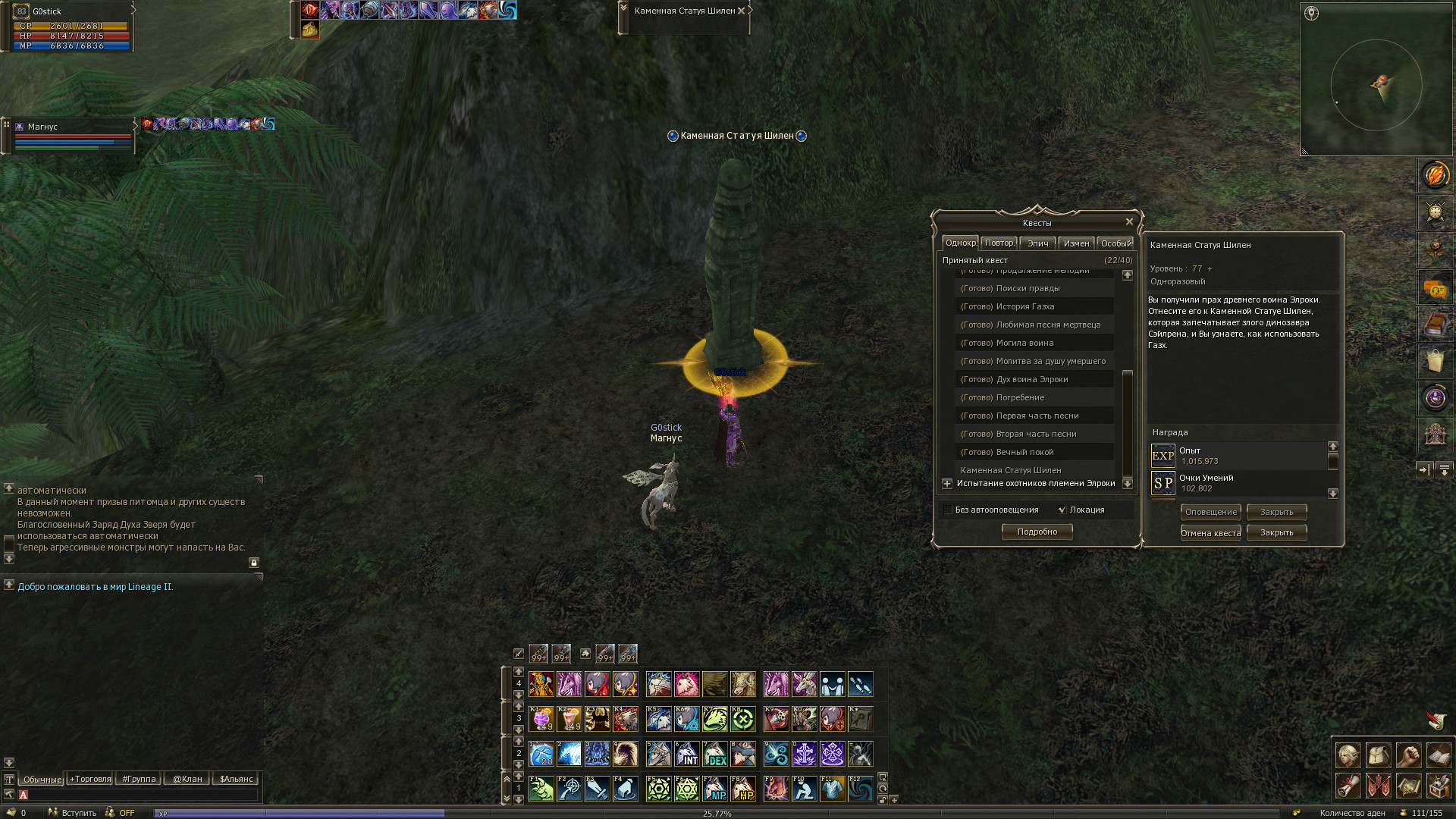1456x819 pixels.
Task: Use the F8 HP hotbar skill
Action: (742, 789)
